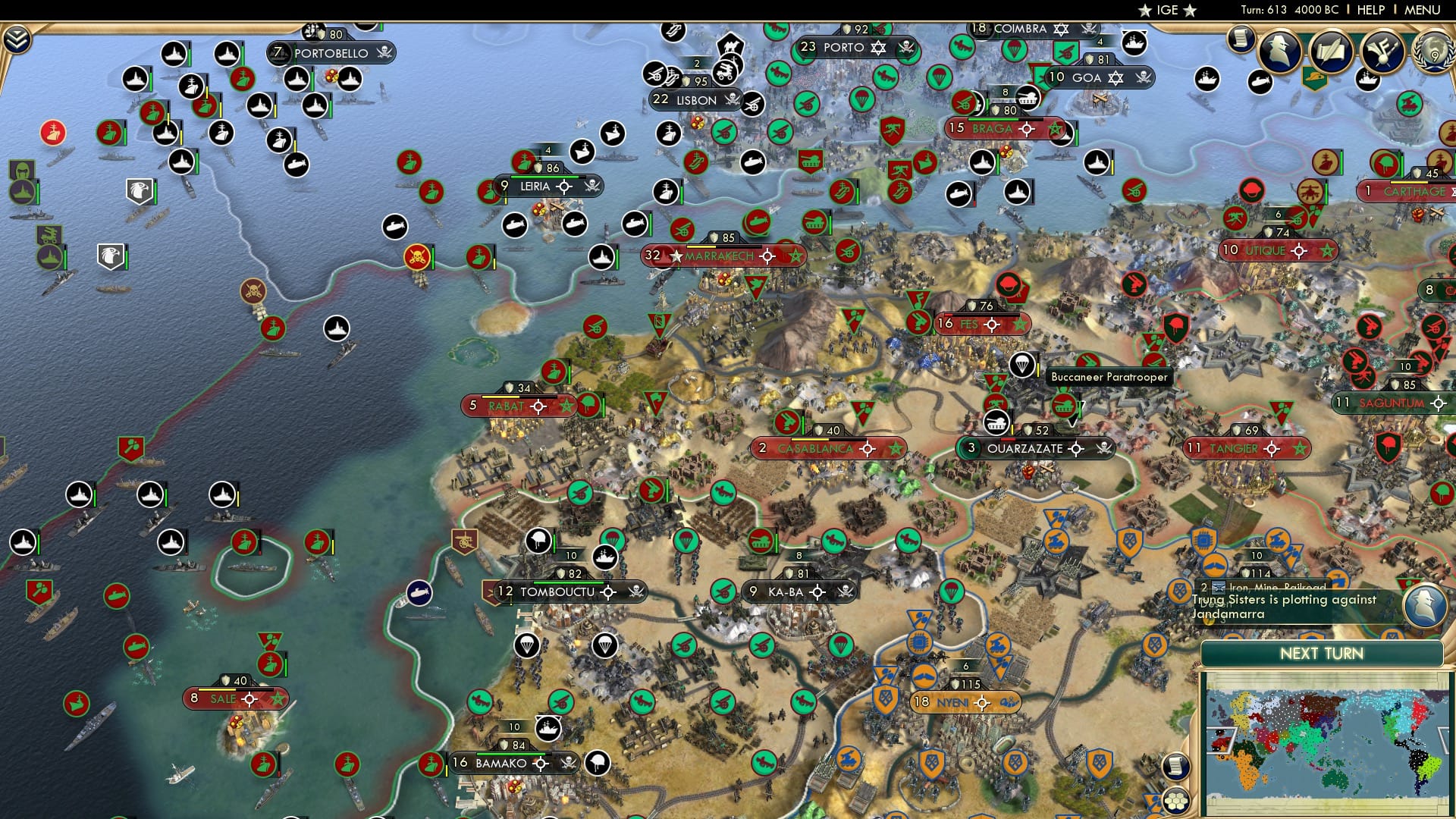This screenshot has height=819, width=1456.
Task: Click the red skull-flag naval icon offshore
Action: (416, 256)
